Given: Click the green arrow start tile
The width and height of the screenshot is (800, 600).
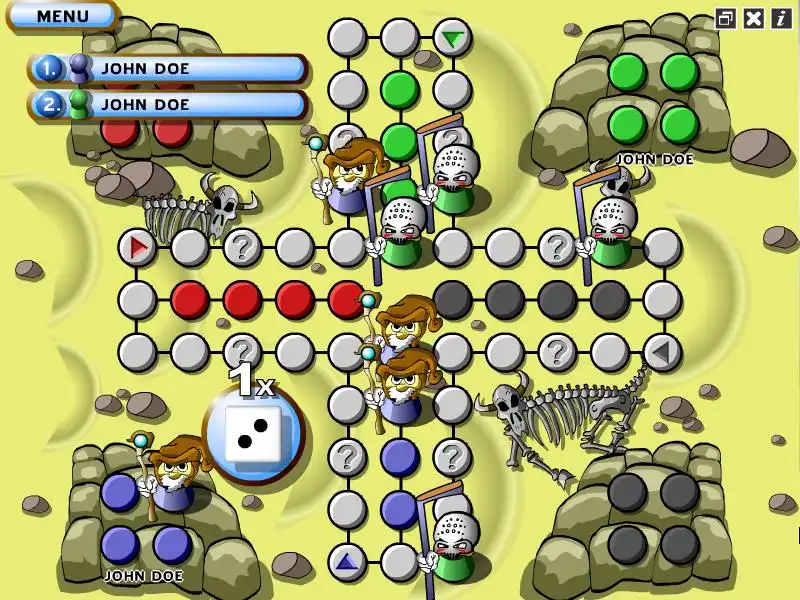Looking at the screenshot, I should [453, 39].
